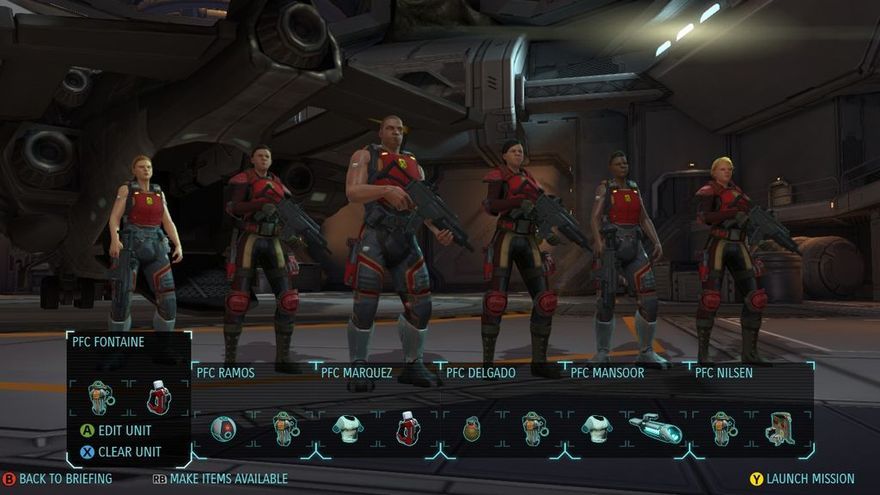Choose Make Items Available
This screenshot has height=495, width=880.
[220, 479]
